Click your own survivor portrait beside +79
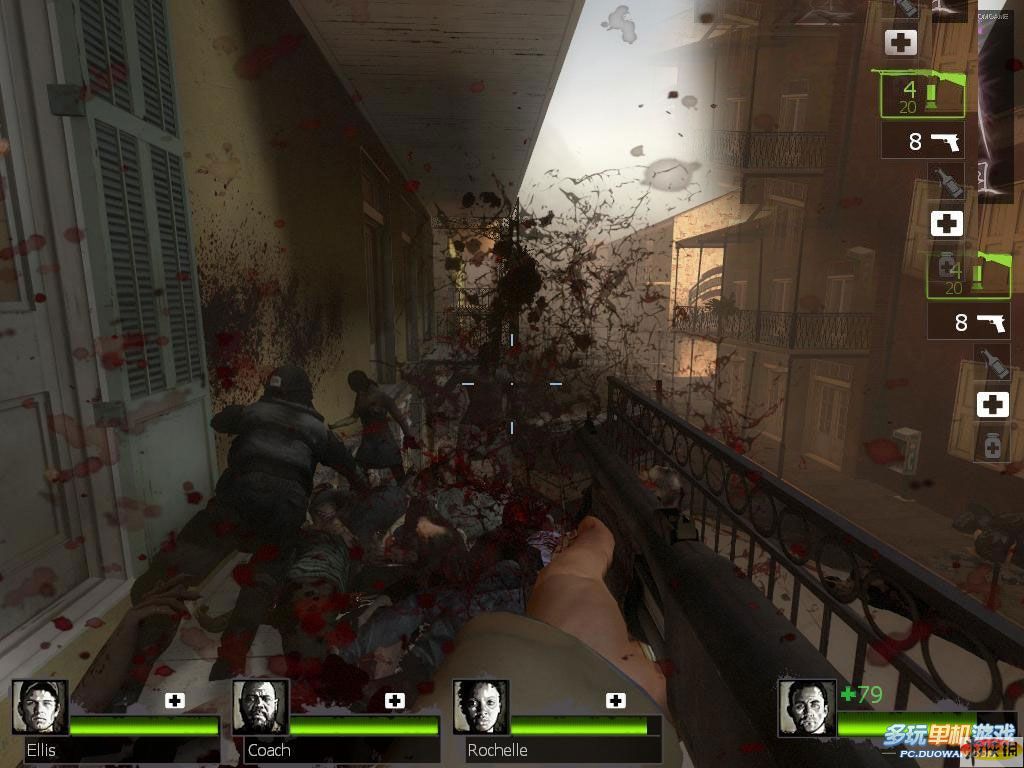Viewport: 1024px width, 768px height. click(x=806, y=708)
